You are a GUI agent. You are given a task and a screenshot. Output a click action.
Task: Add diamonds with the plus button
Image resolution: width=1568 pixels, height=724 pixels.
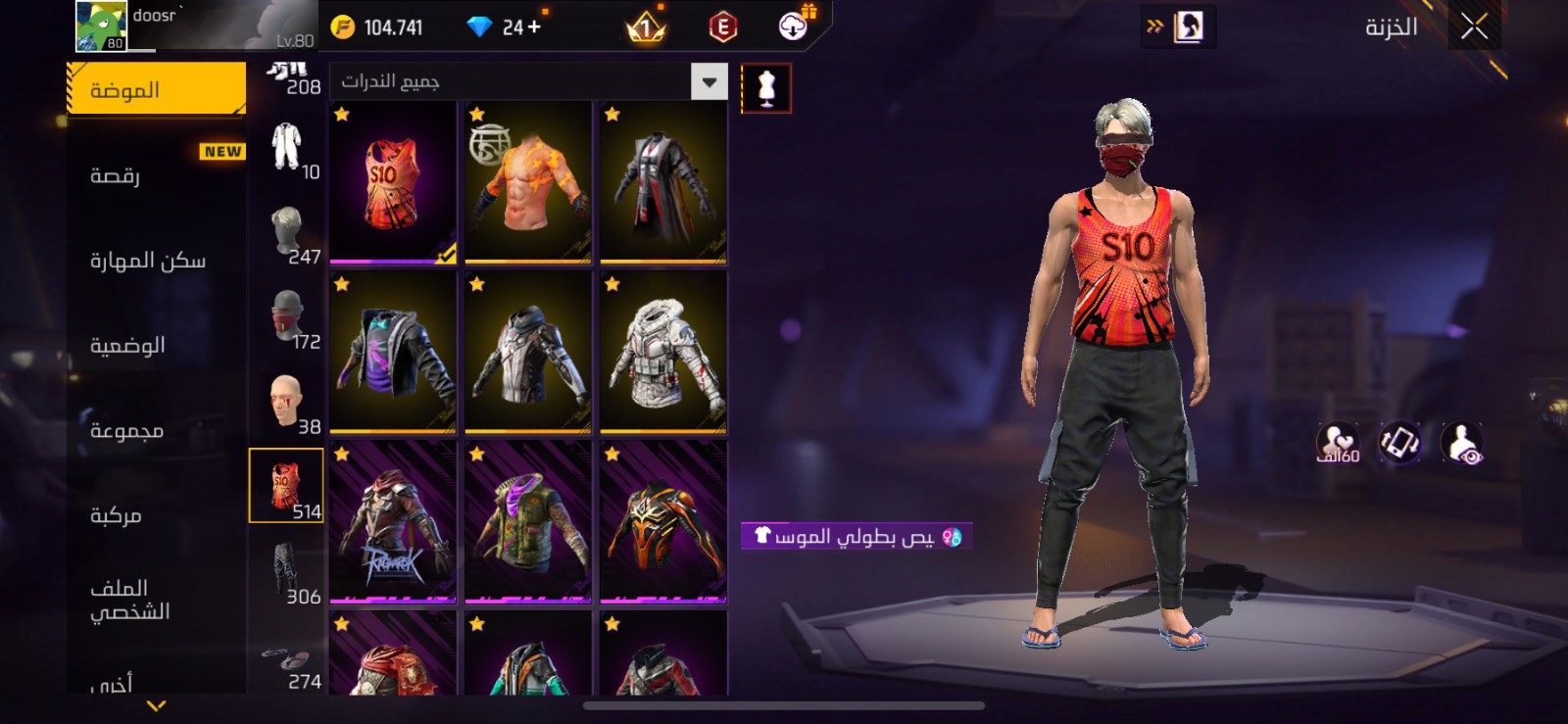point(534,27)
